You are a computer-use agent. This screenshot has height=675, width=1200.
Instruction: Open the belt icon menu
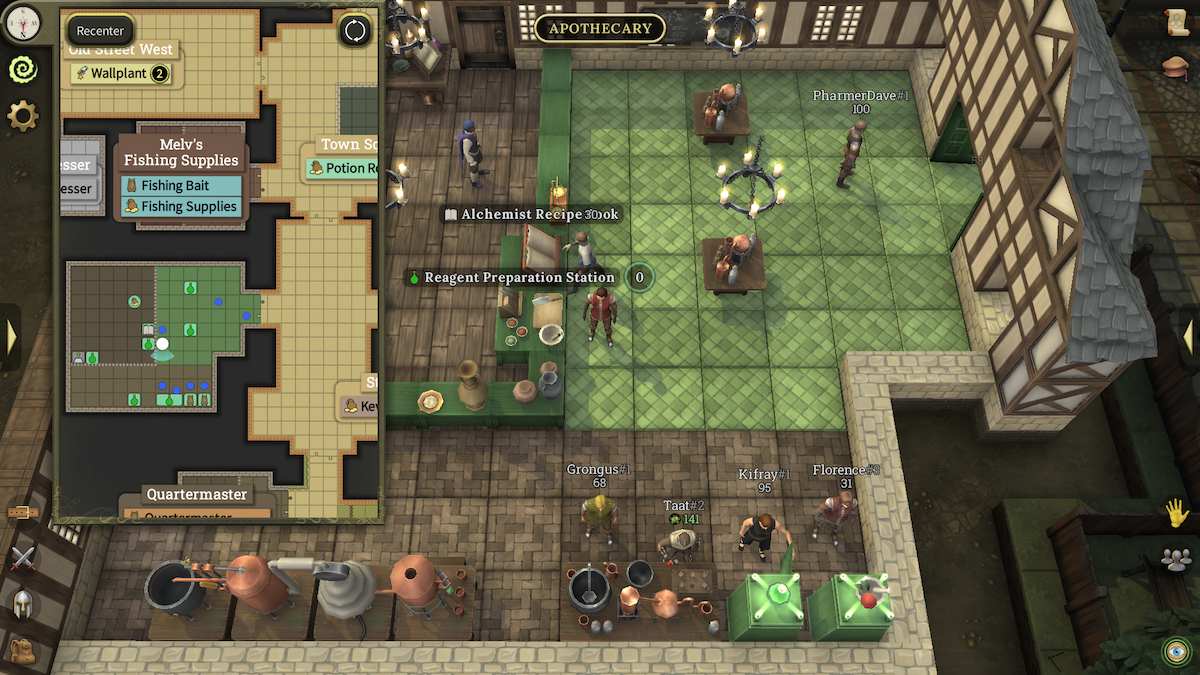[x=22, y=512]
